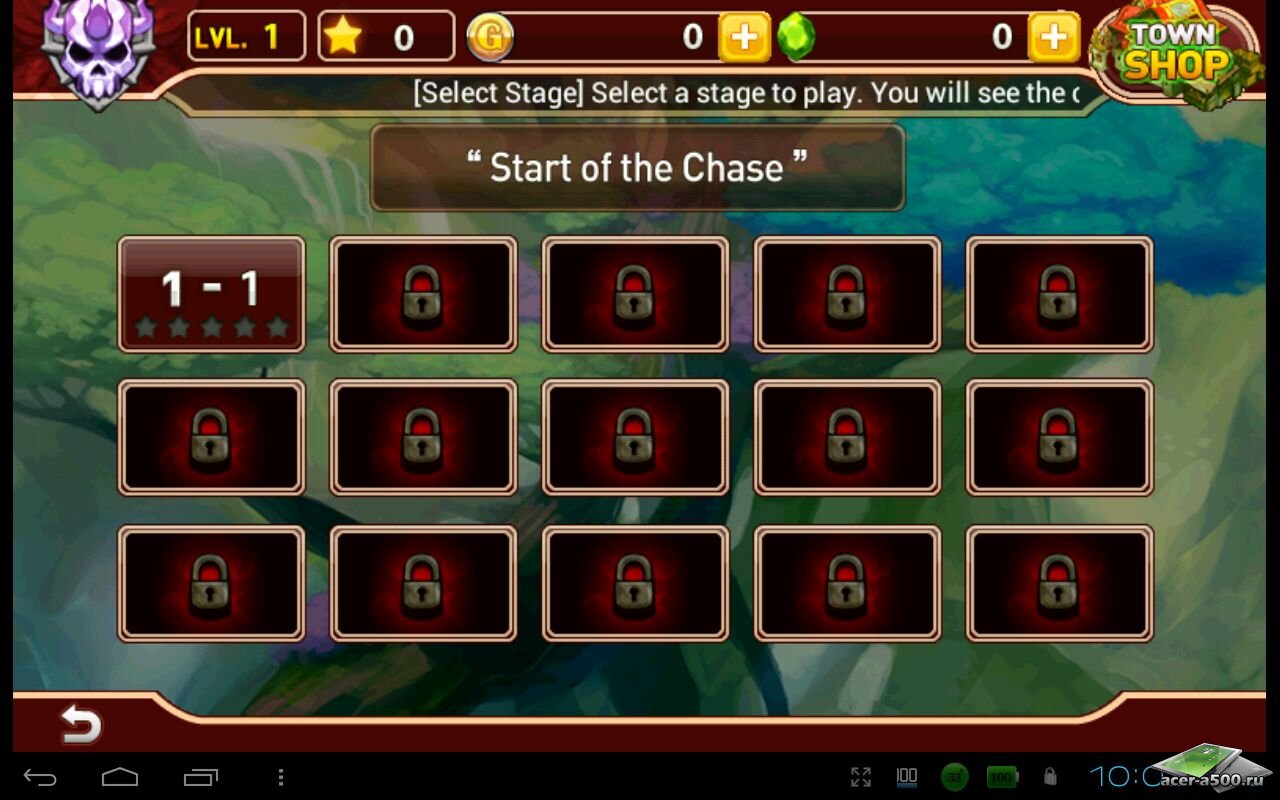The width and height of the screenshot is (1280, 800).
Task: Open the Android home screen
Action: [x=120, y=777]
